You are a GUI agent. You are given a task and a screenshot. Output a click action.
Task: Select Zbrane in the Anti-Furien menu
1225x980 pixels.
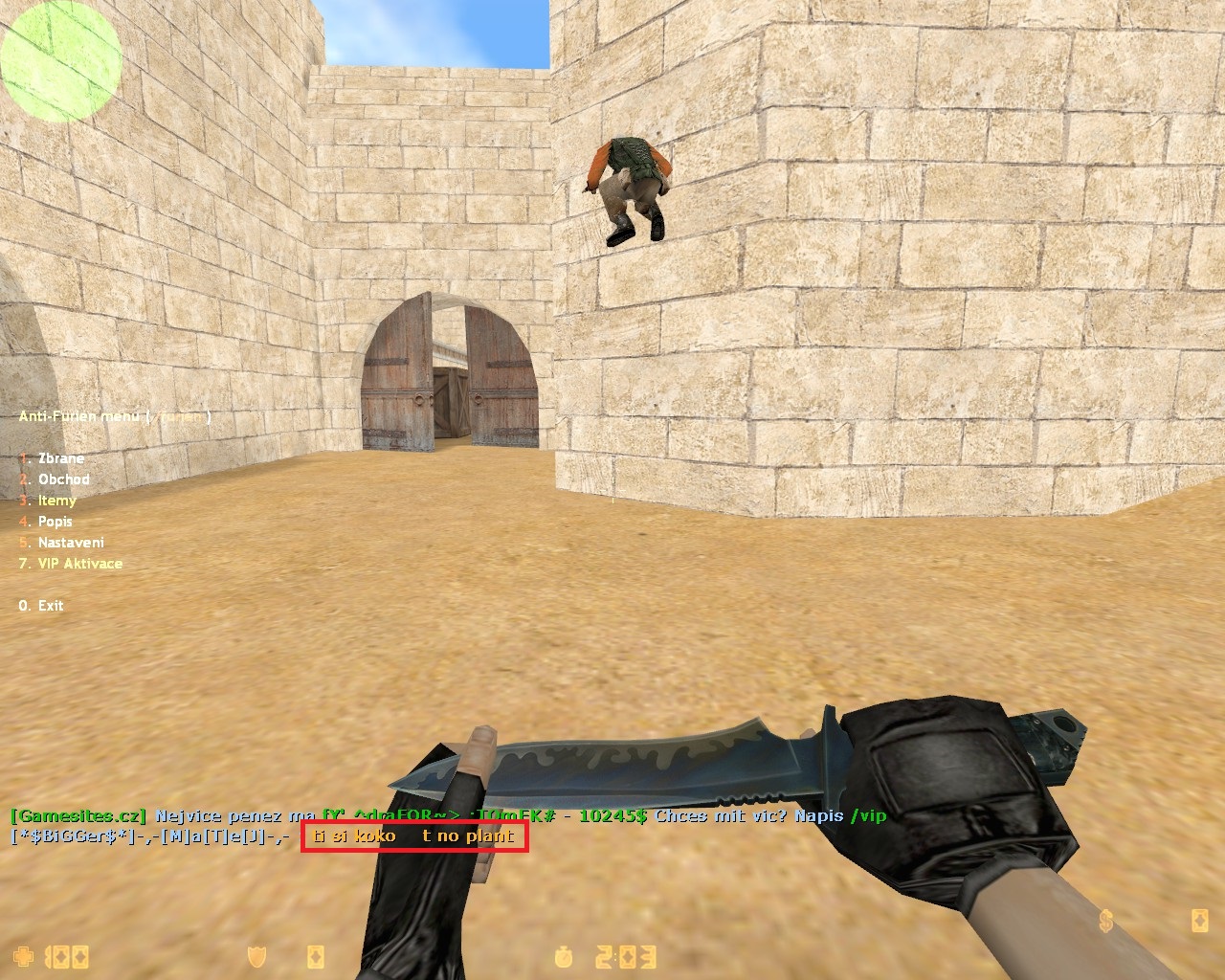[60, 458]
